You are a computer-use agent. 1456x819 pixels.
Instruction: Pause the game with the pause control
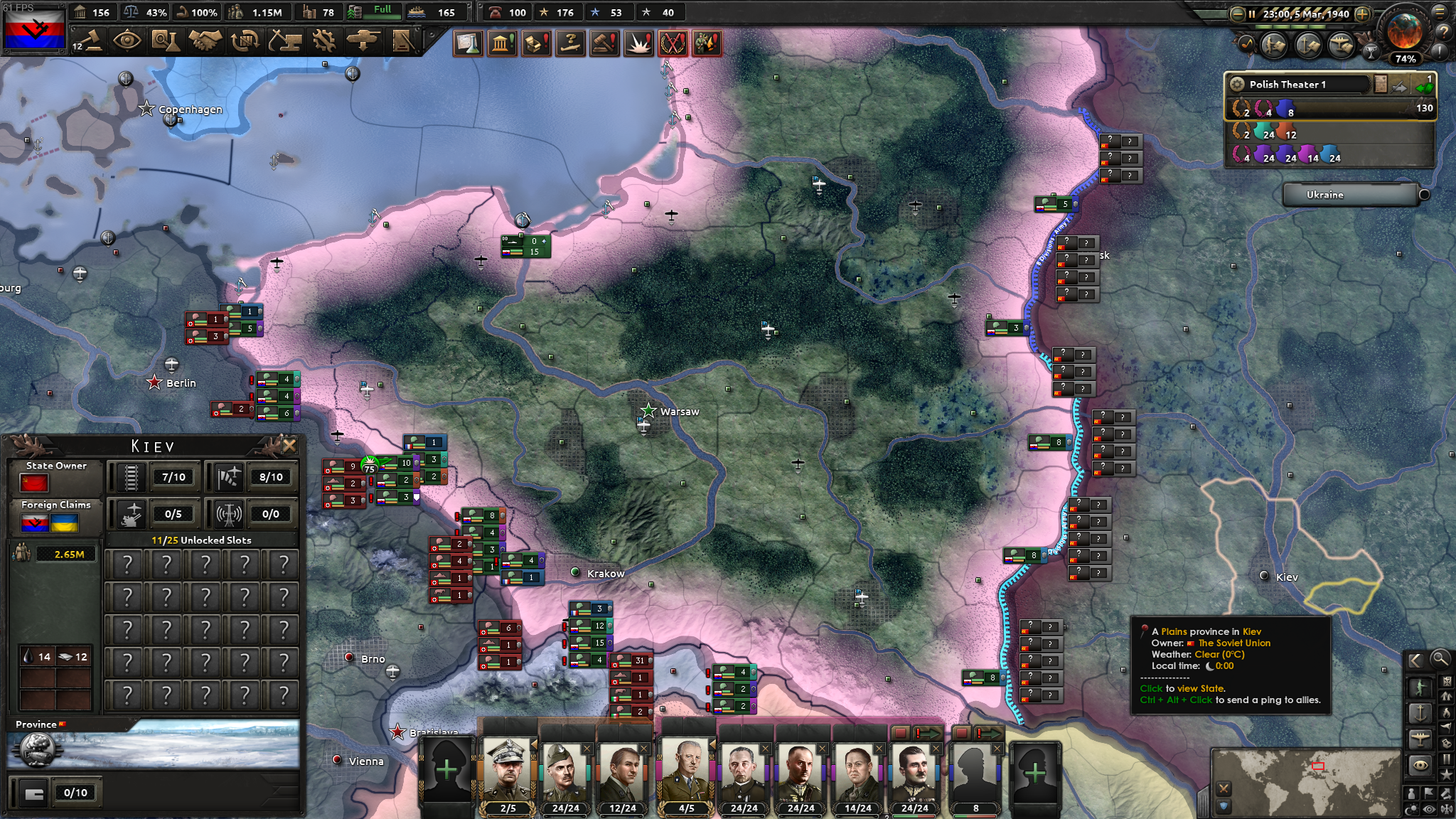coord(1252,14)
